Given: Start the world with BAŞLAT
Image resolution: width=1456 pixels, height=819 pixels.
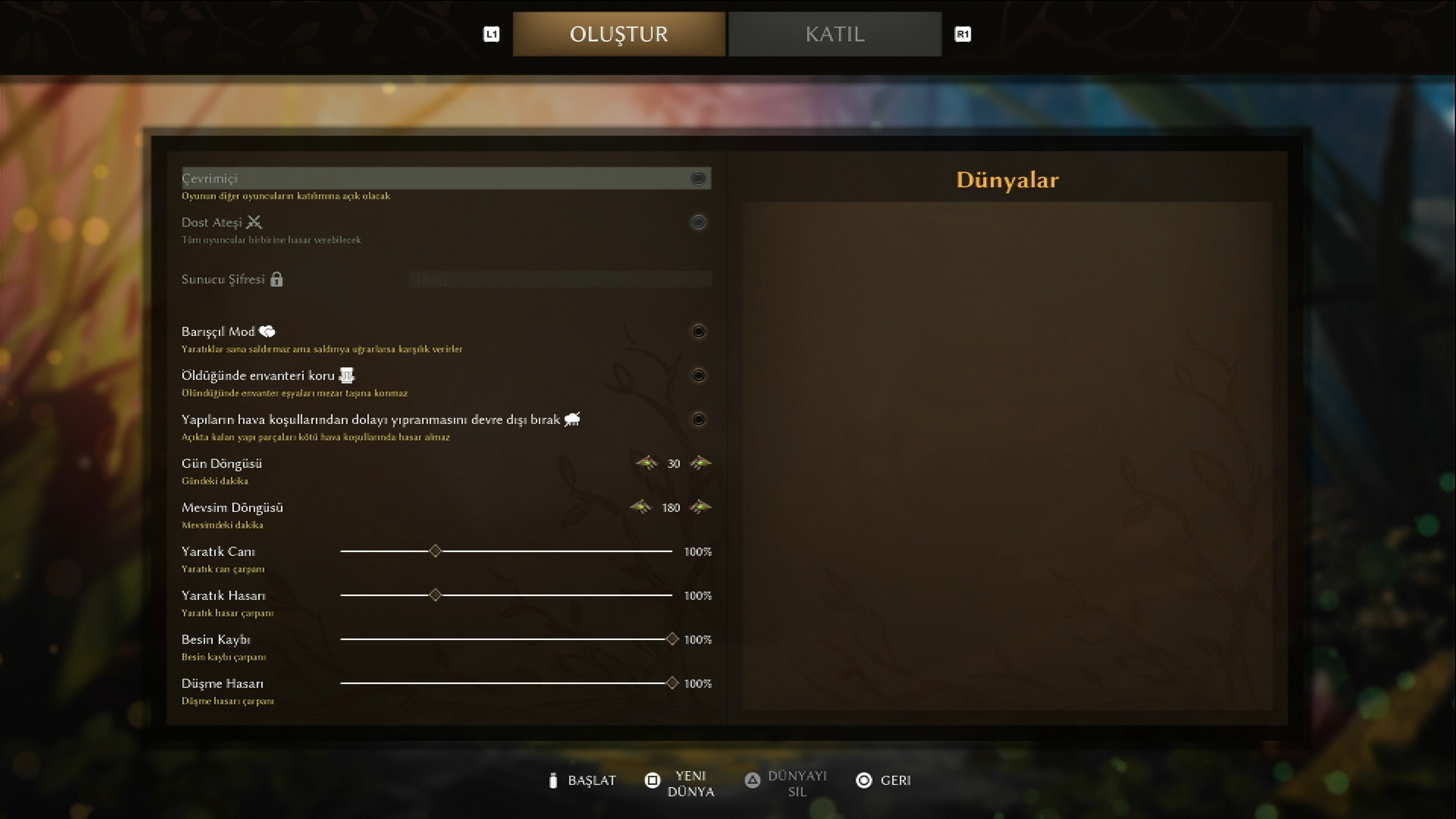Looking at the screenshot, I should (x=582, y=780).
